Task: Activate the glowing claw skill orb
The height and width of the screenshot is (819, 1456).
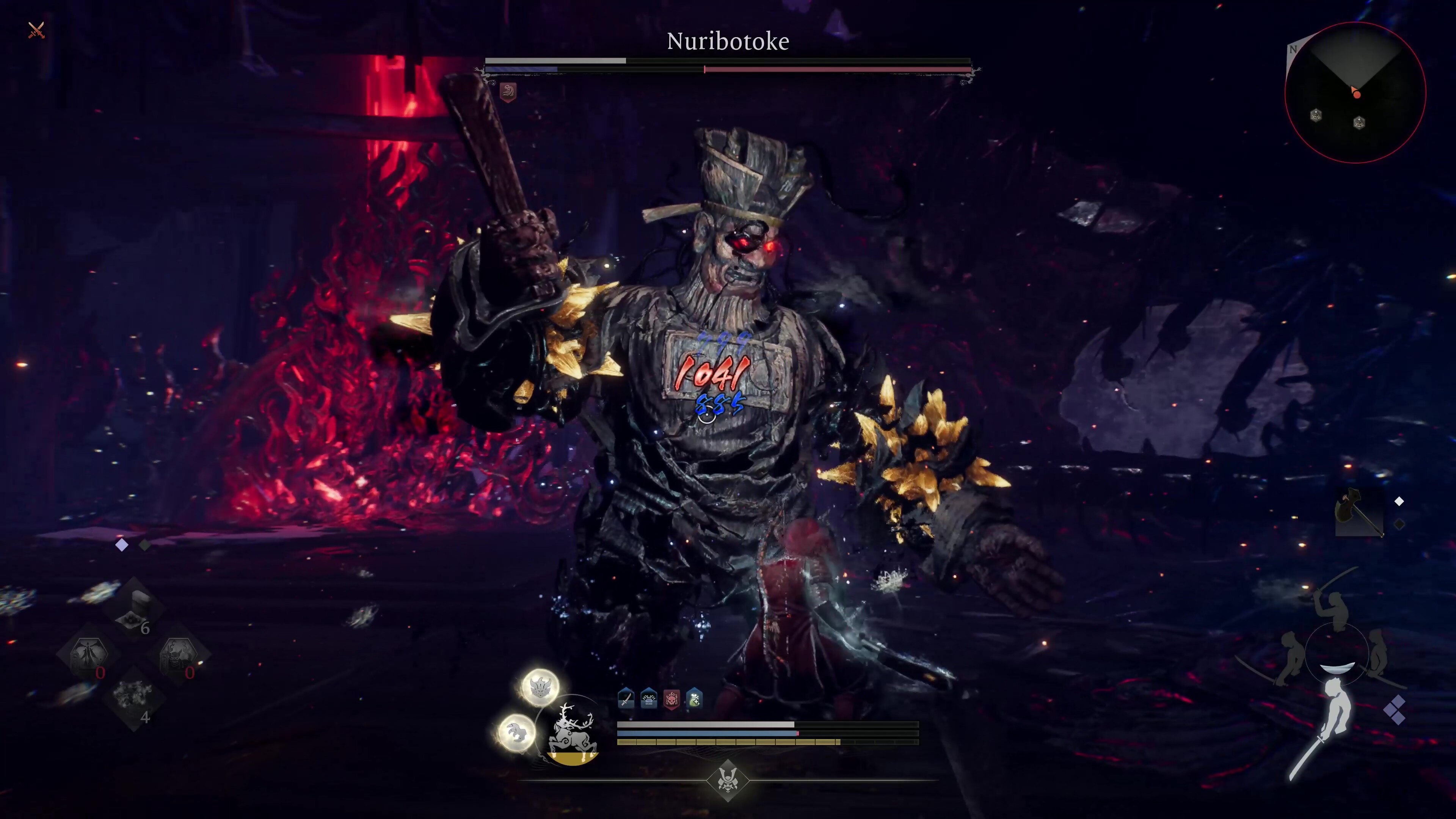Action: 516,732
